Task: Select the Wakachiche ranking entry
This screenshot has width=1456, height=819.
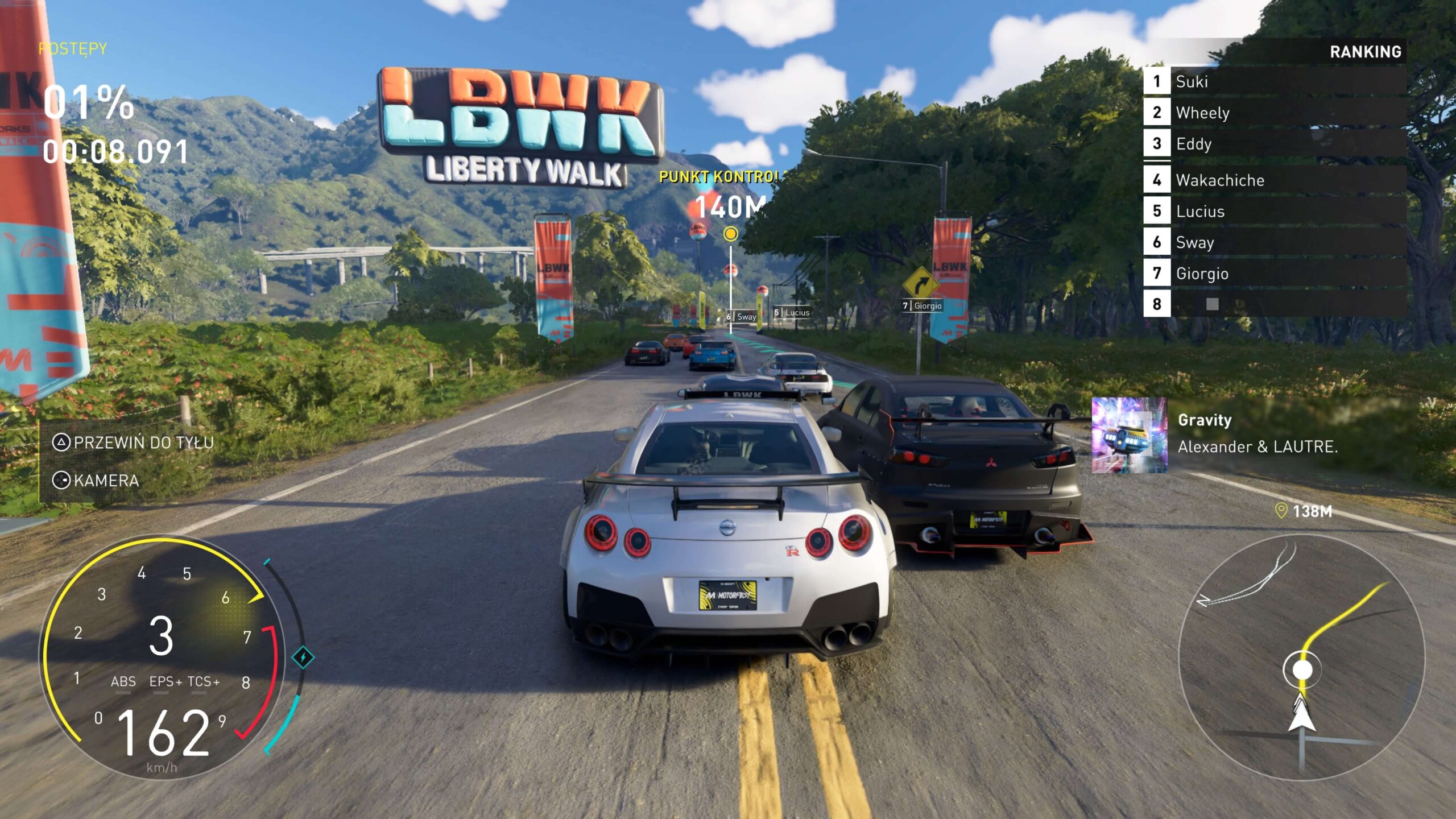Action: pyautogui.click(x=1274, y=180)
